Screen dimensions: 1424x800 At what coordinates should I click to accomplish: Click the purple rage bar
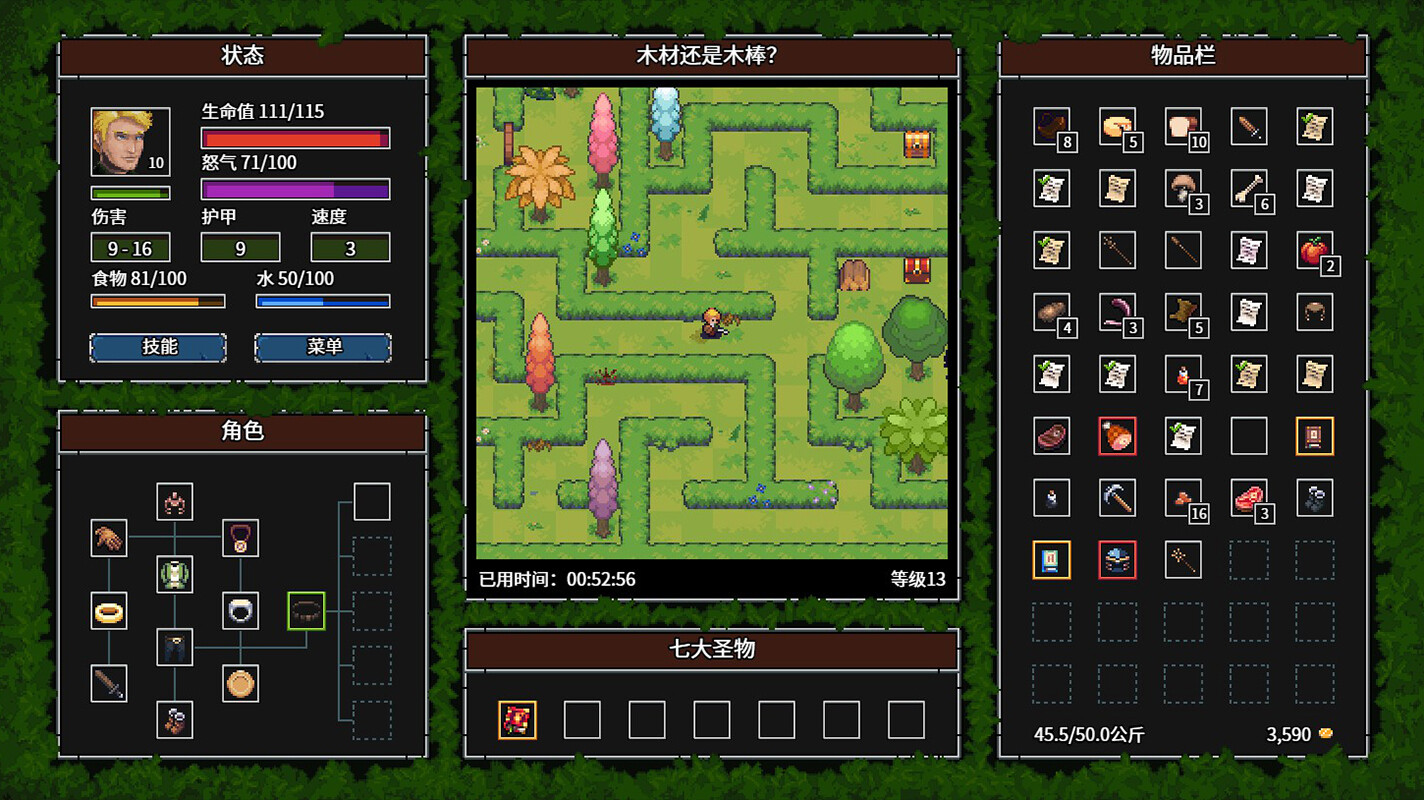294,189
